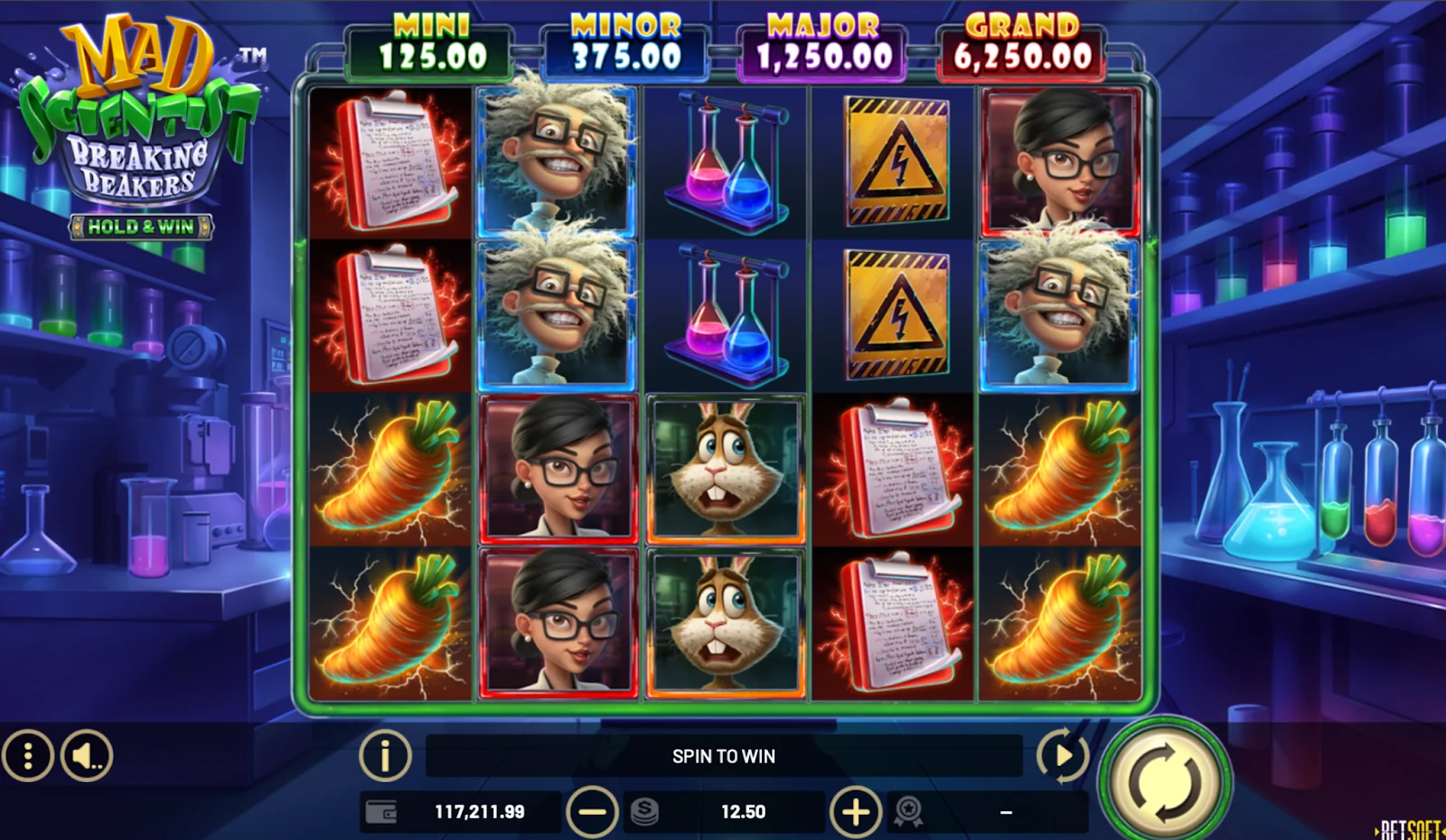Open the three-dot options menu
This screenshot has width=1446, height=840.
(28, 755)
